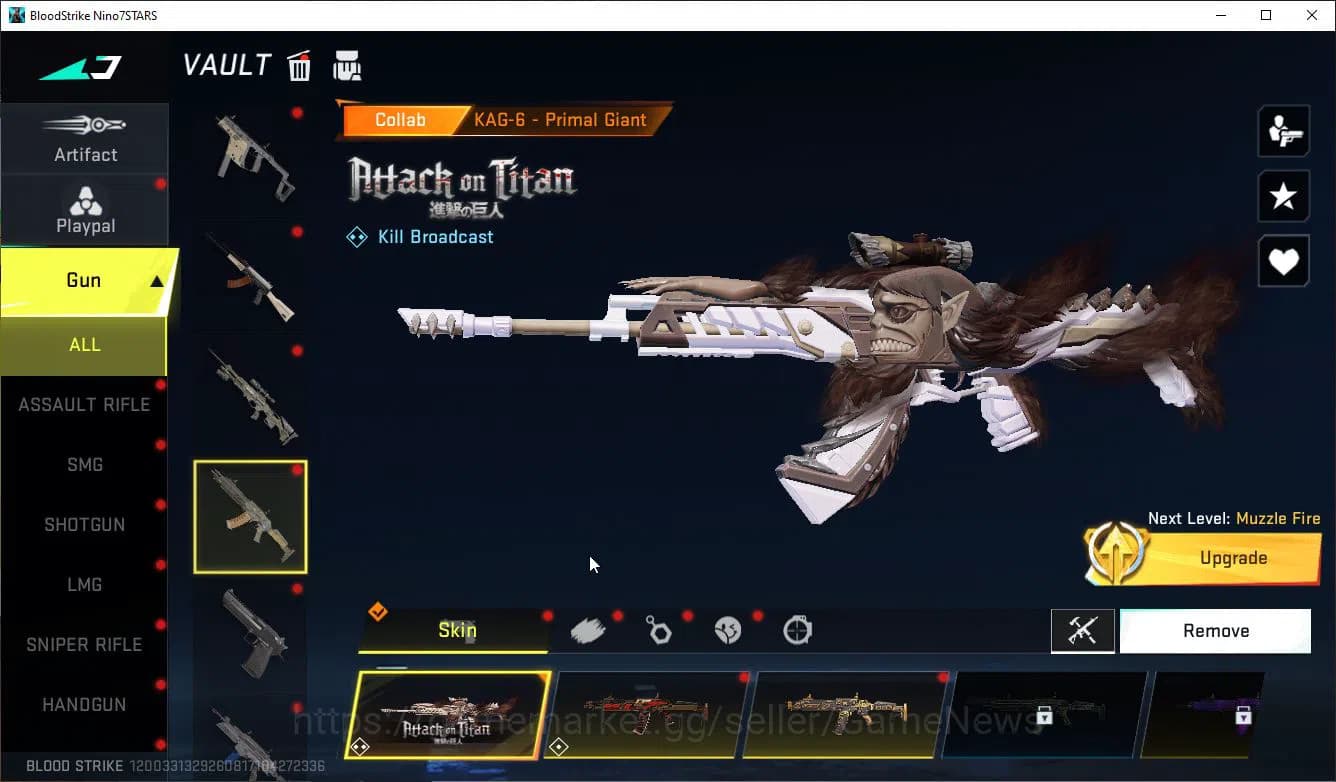Open the scope reticle attachment icon
1336x782 pixels.
pos(797,628)
